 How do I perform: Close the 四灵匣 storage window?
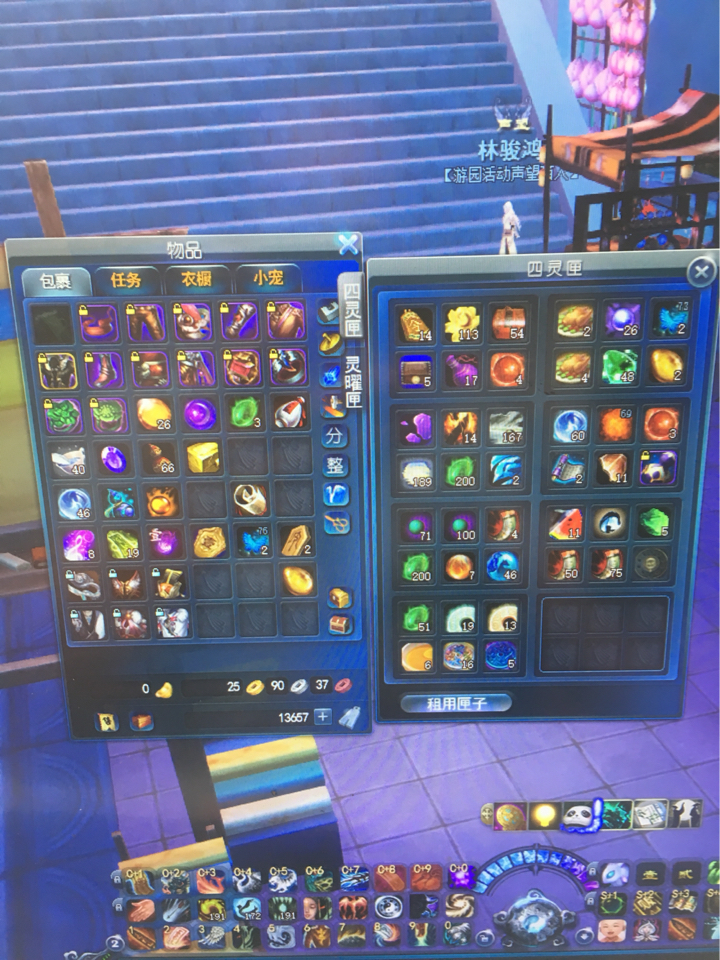702,271
